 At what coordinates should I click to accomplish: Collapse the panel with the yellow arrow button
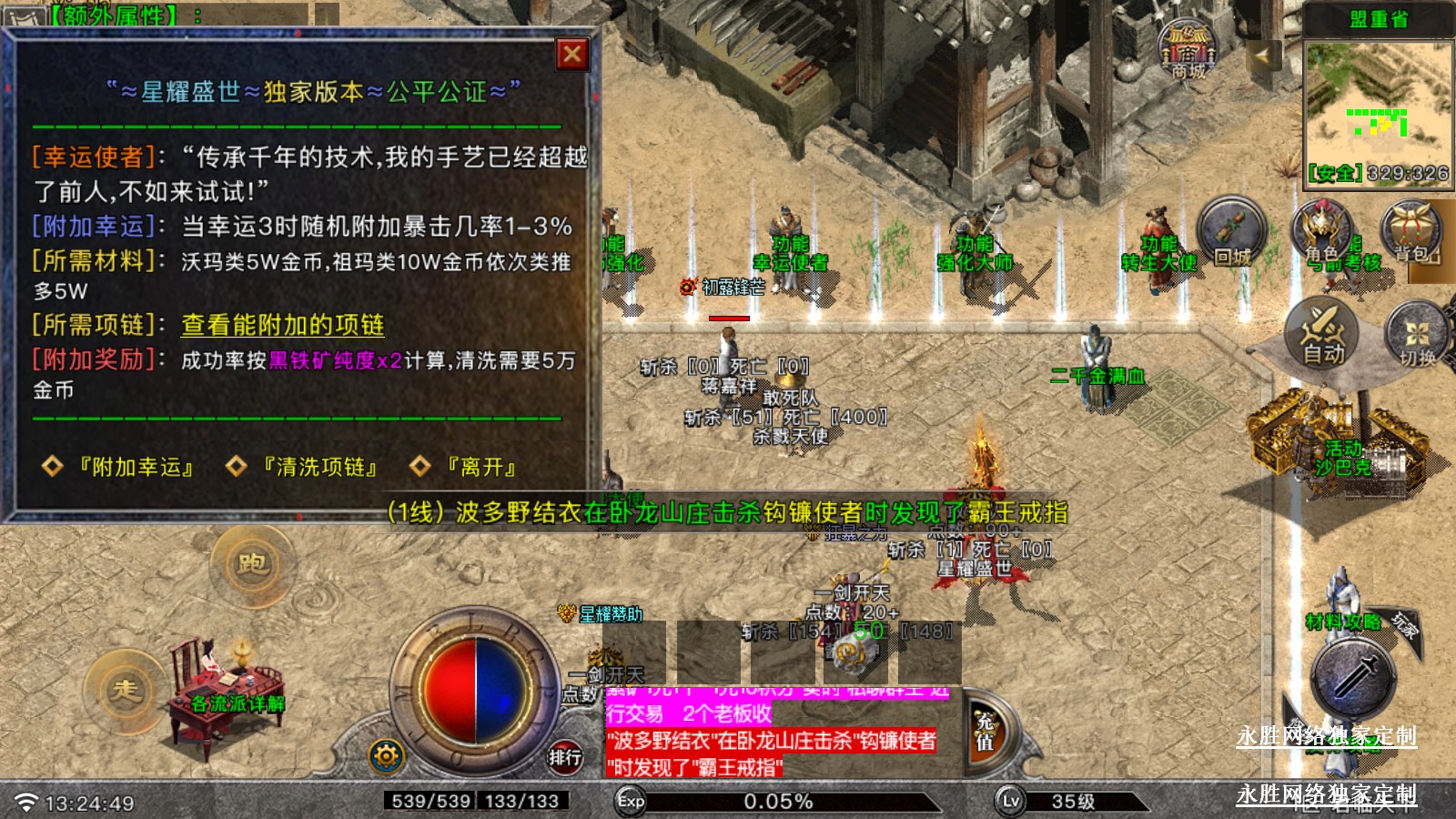1262,56
